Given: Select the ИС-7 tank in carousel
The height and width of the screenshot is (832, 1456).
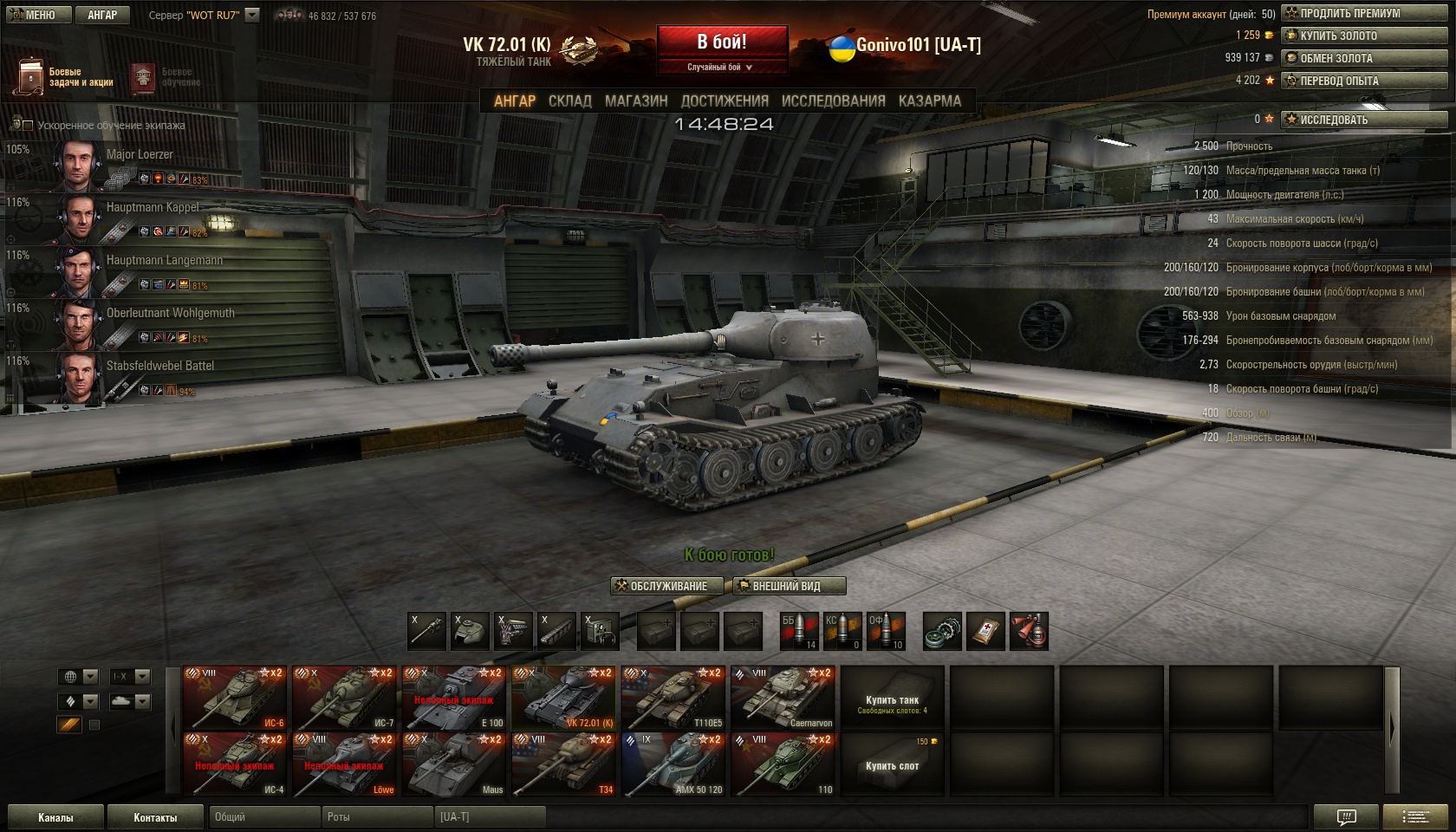Looking at the screenshot, I should pyautogui.click(x=345, y=697).
